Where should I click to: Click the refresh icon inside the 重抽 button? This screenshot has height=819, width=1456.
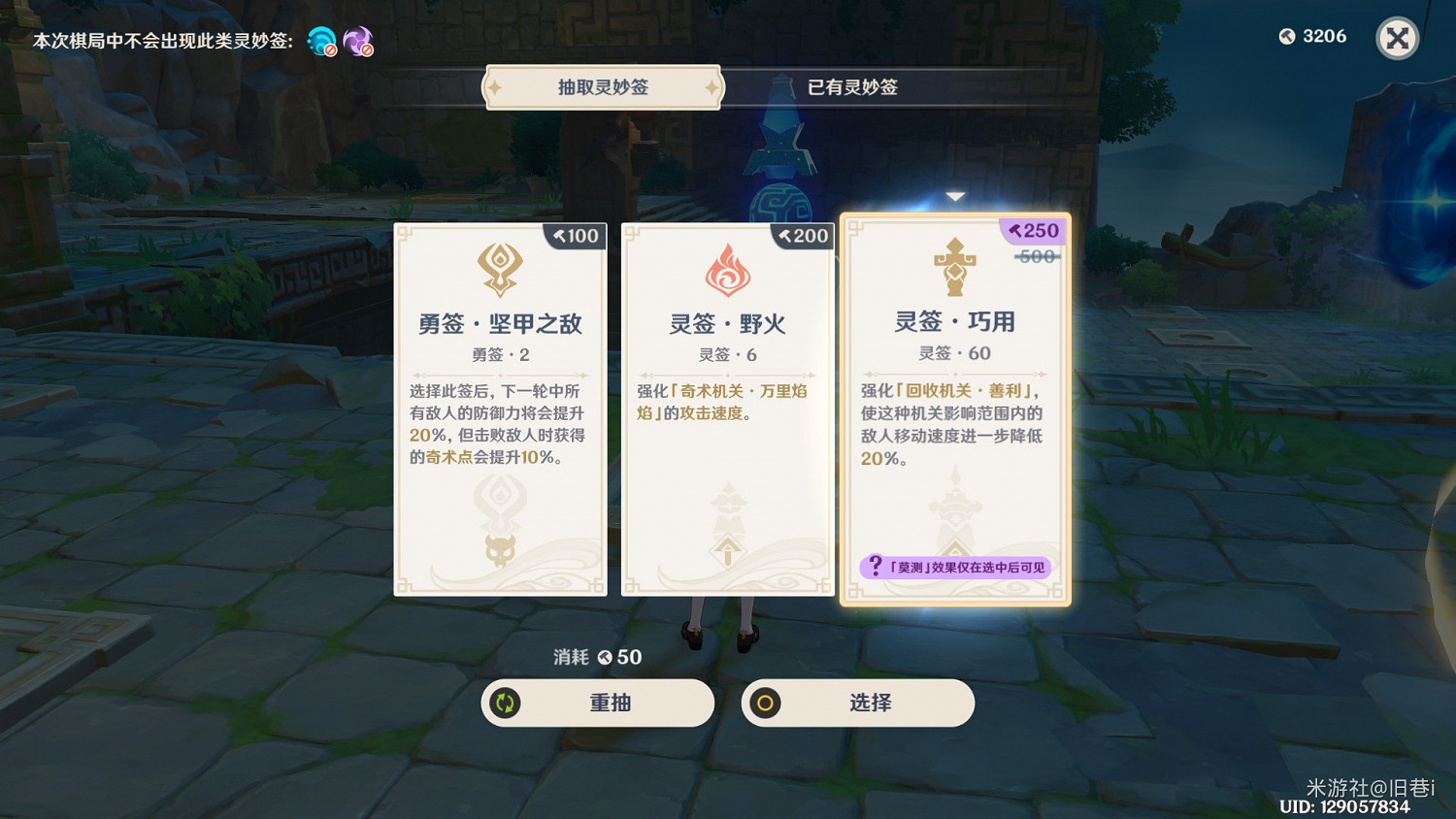[506, 704]
